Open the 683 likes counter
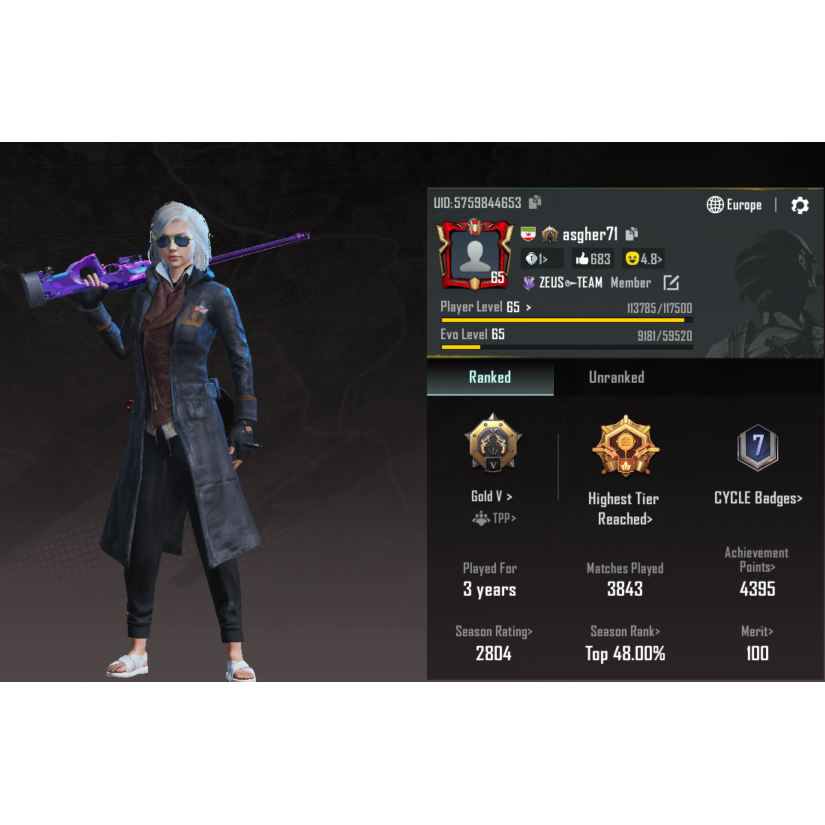 click(593, 259)
